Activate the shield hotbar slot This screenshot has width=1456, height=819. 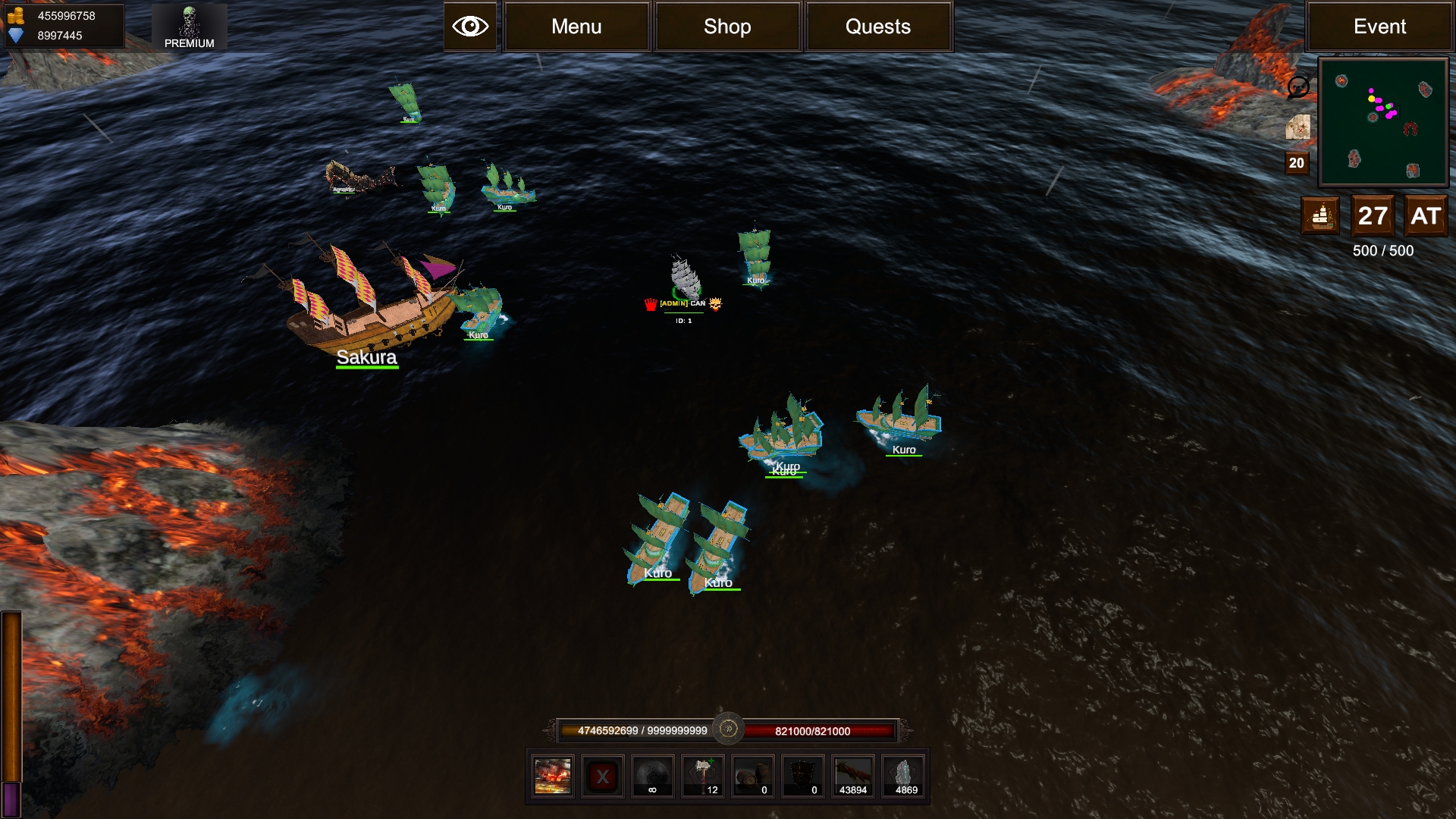click(x=803, y=777)
